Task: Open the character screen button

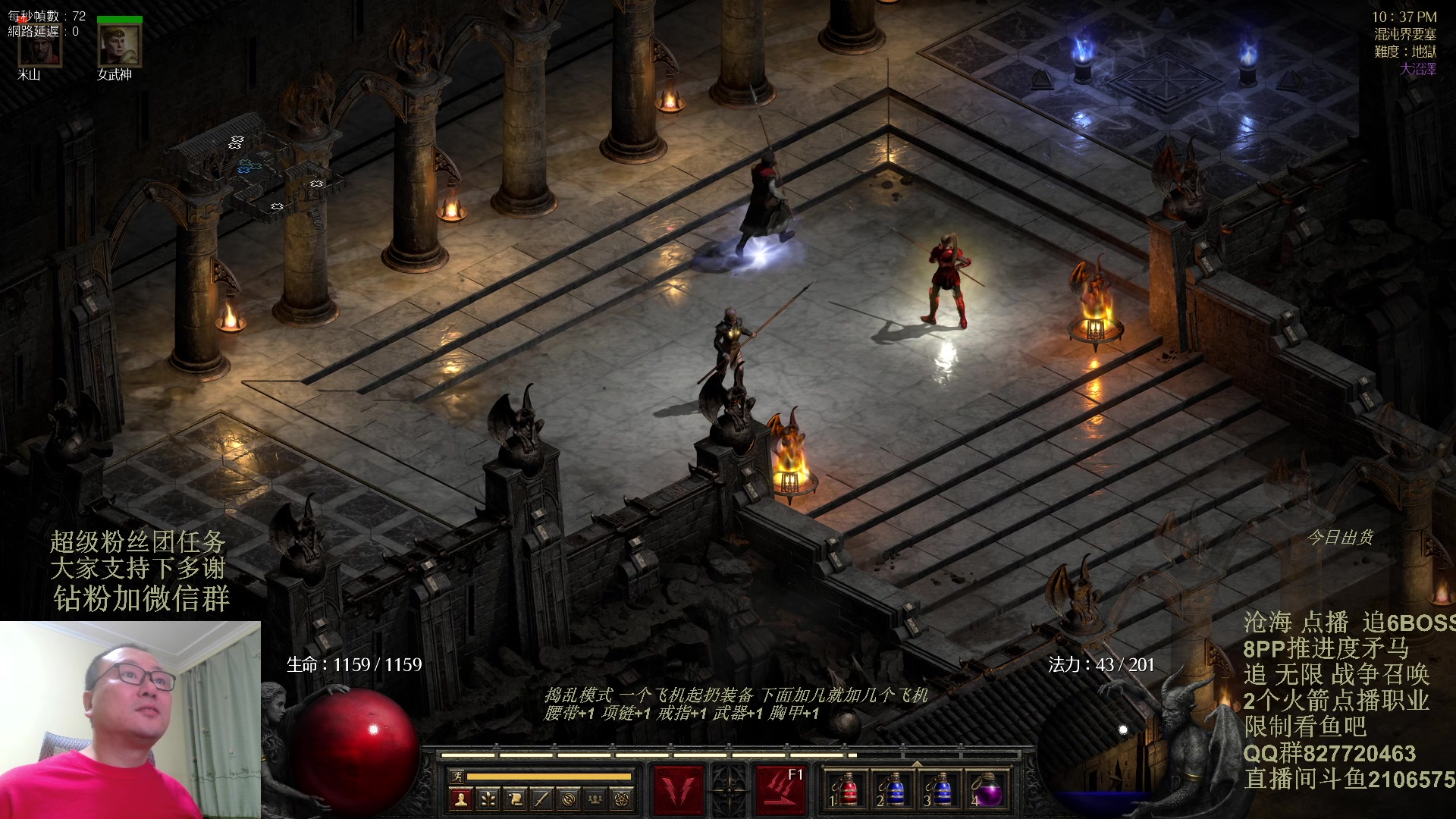Action: 460,799
